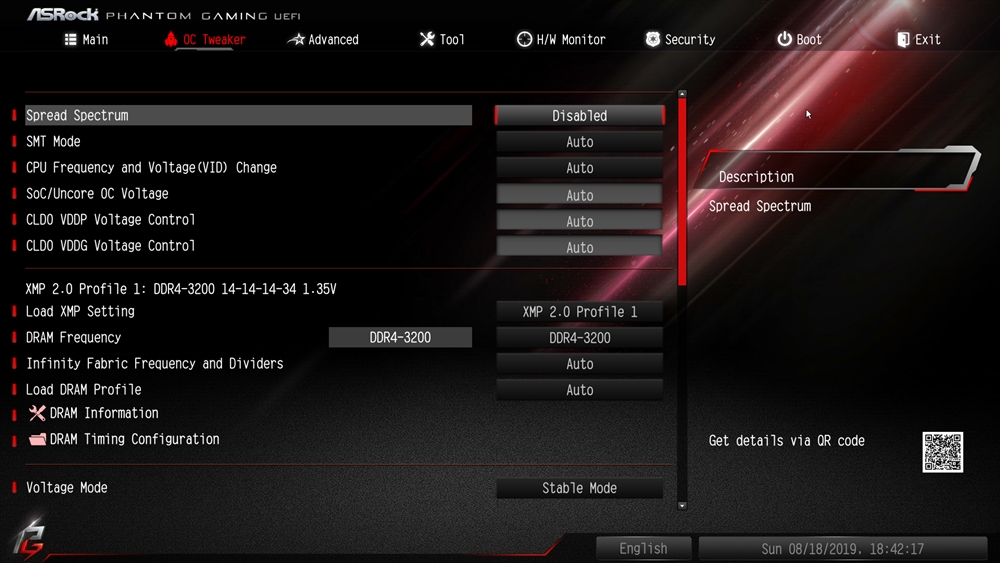The width and height of the screenshot is (1000, 563).
Task: Enter DRAM Timing Configuration submenu
Action: (x=134, y=439)
